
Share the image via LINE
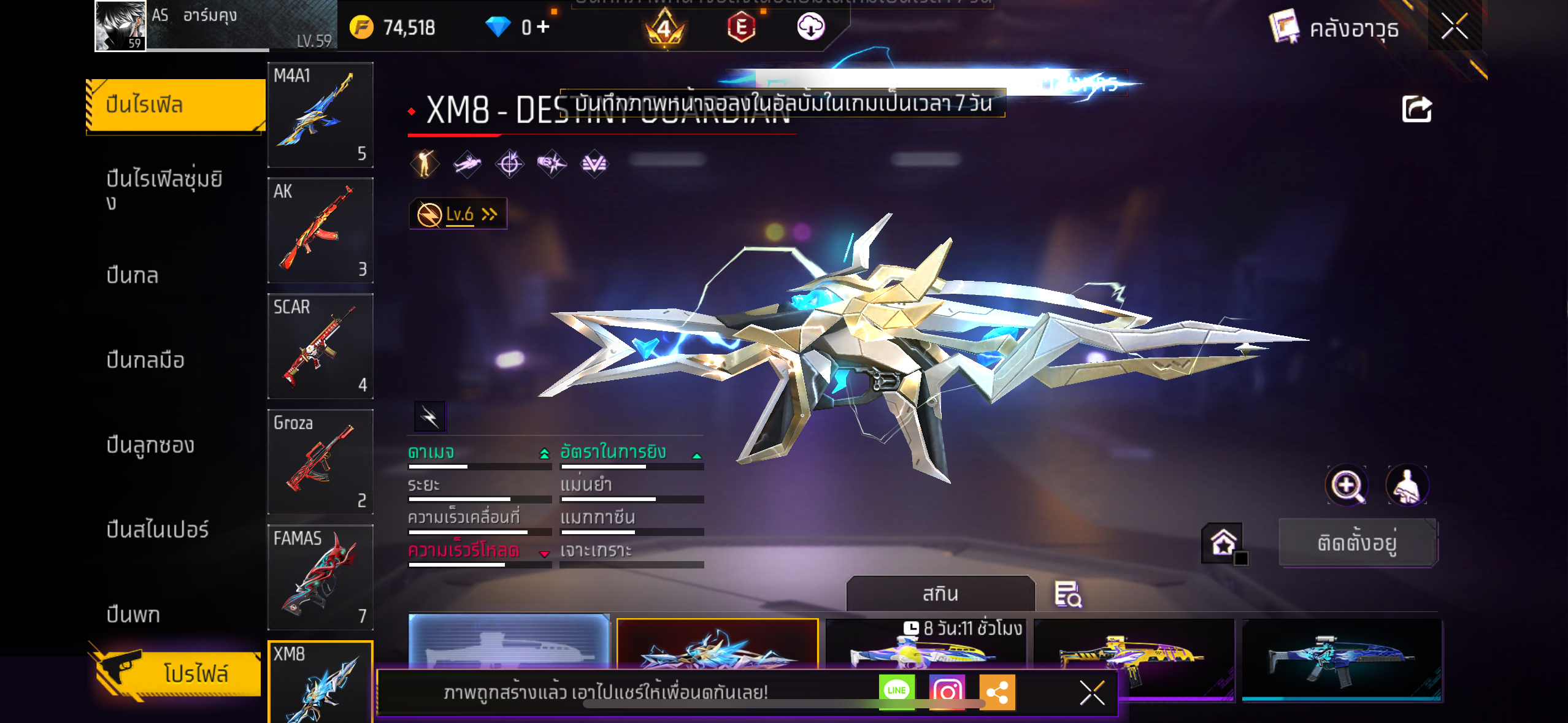pos(896,691)
